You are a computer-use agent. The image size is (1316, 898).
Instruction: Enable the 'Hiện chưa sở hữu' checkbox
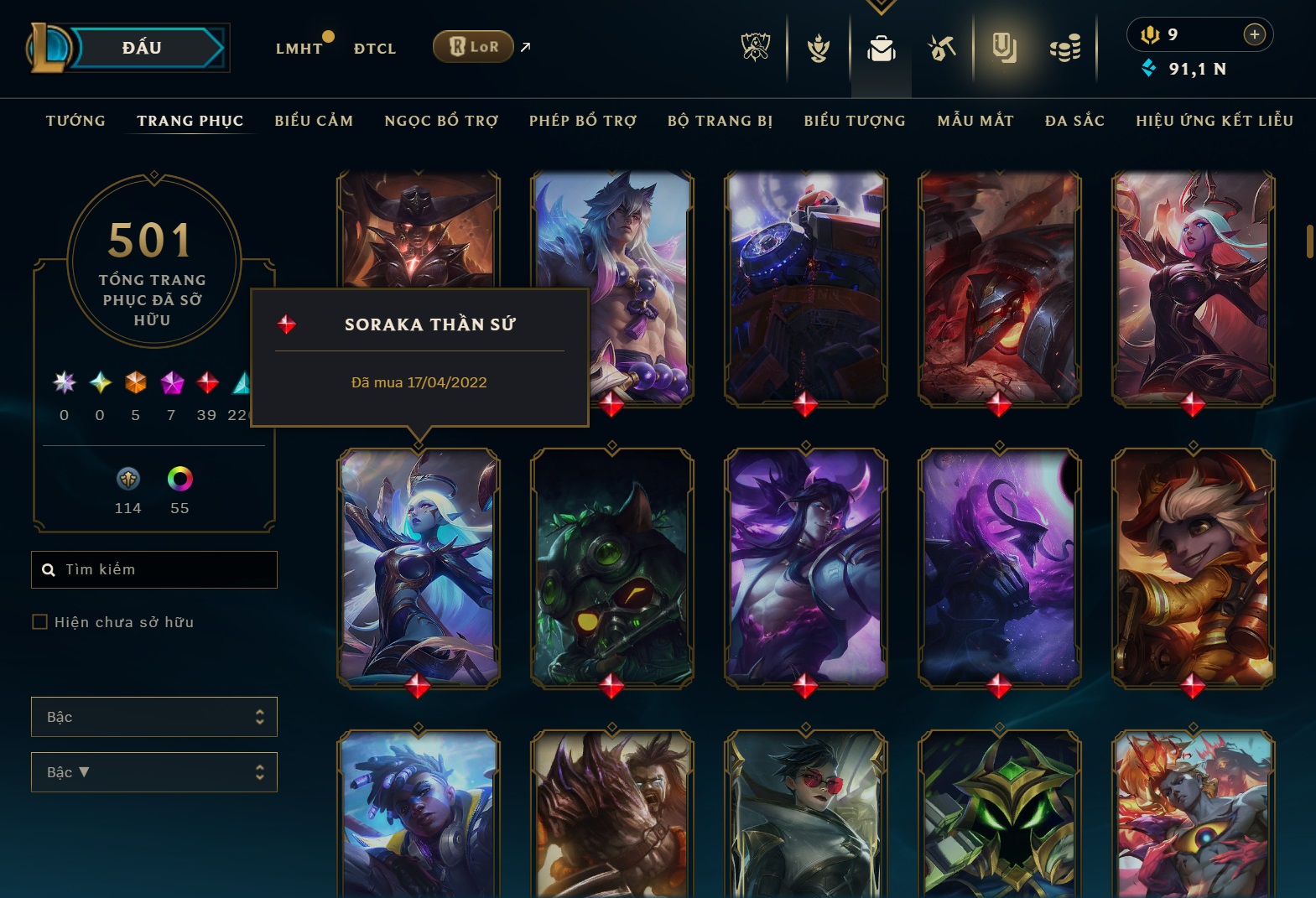coord(40,621)
